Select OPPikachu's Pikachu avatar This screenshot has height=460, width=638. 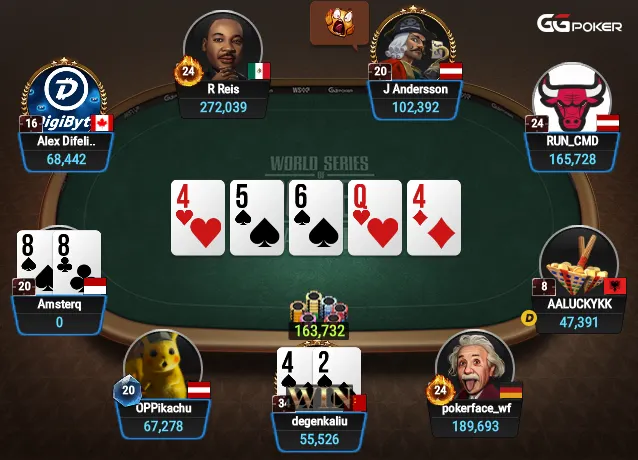(x=162, y=365)
